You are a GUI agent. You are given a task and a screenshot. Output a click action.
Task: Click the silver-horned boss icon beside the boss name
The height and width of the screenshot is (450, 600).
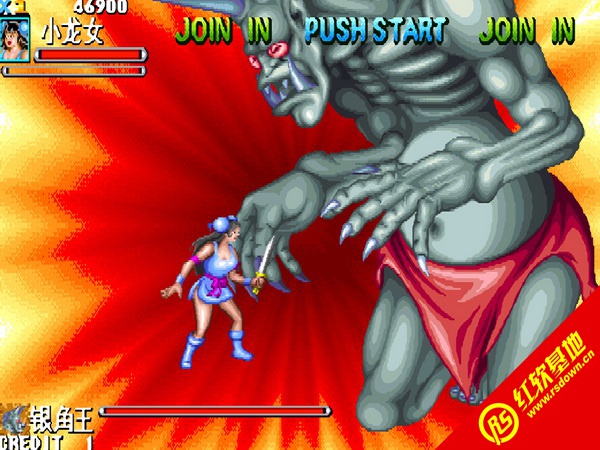(15, 414)
